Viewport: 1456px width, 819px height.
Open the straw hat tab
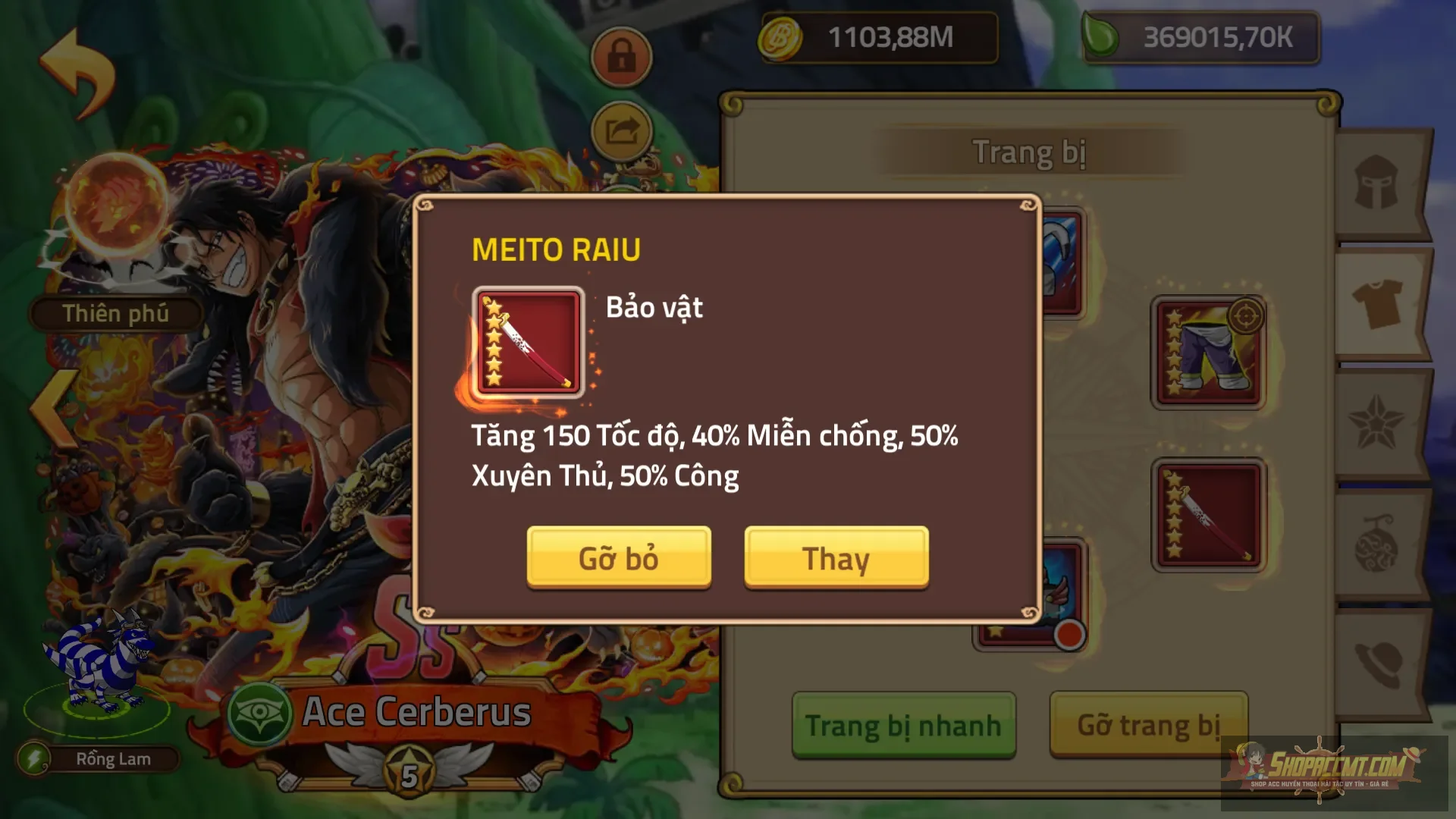[x=1377, y=664]
